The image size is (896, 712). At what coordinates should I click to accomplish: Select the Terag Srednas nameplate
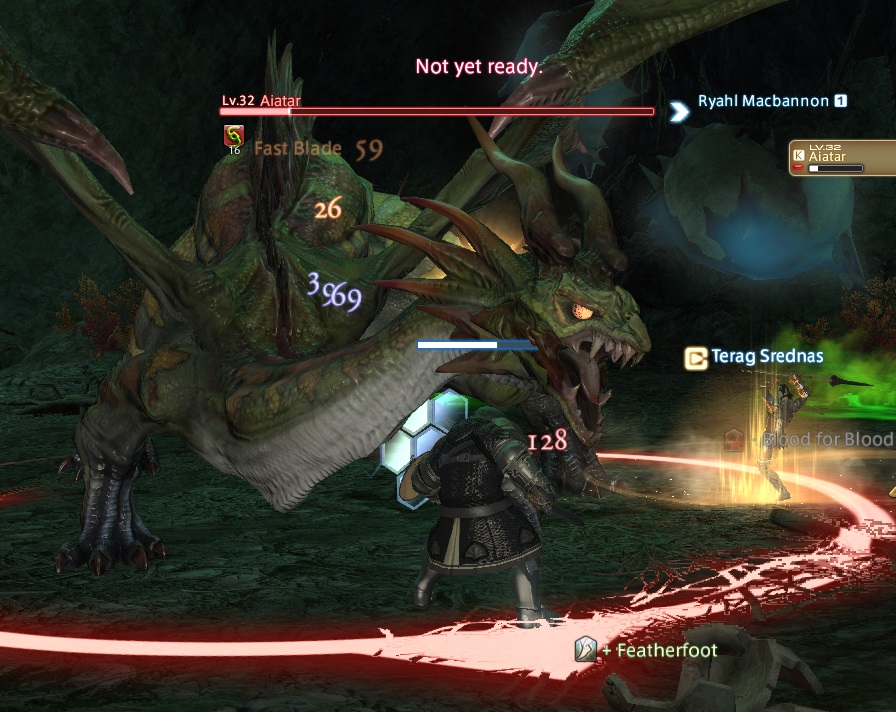point(767,356)
